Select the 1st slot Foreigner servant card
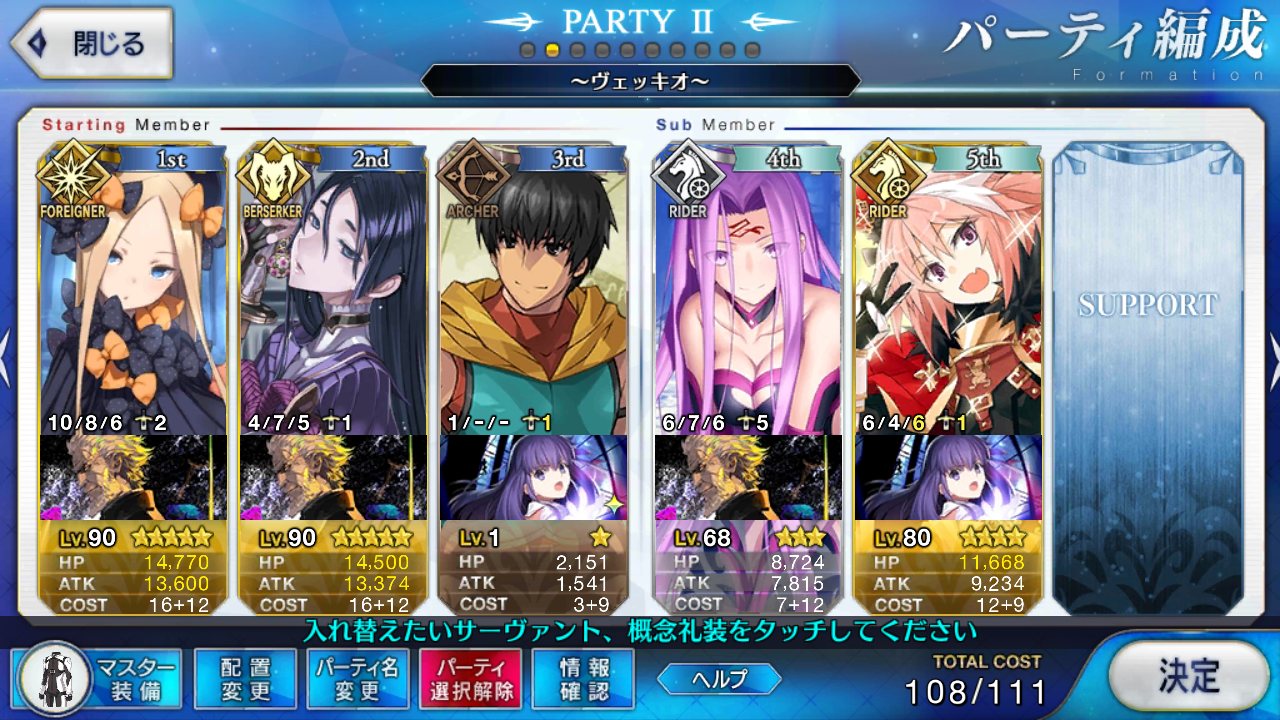This screenshot has width=1280, height=720. [133, 300]
